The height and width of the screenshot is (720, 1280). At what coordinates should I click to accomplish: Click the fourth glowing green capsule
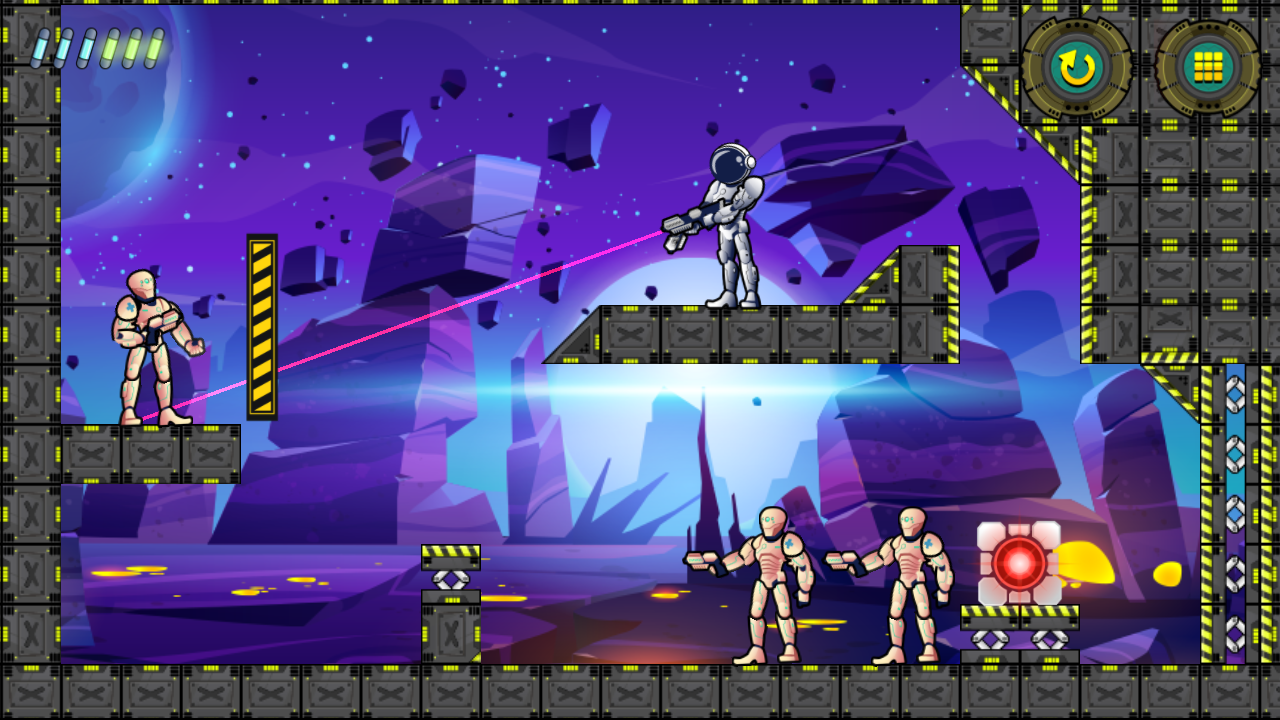tap(107, 47)
